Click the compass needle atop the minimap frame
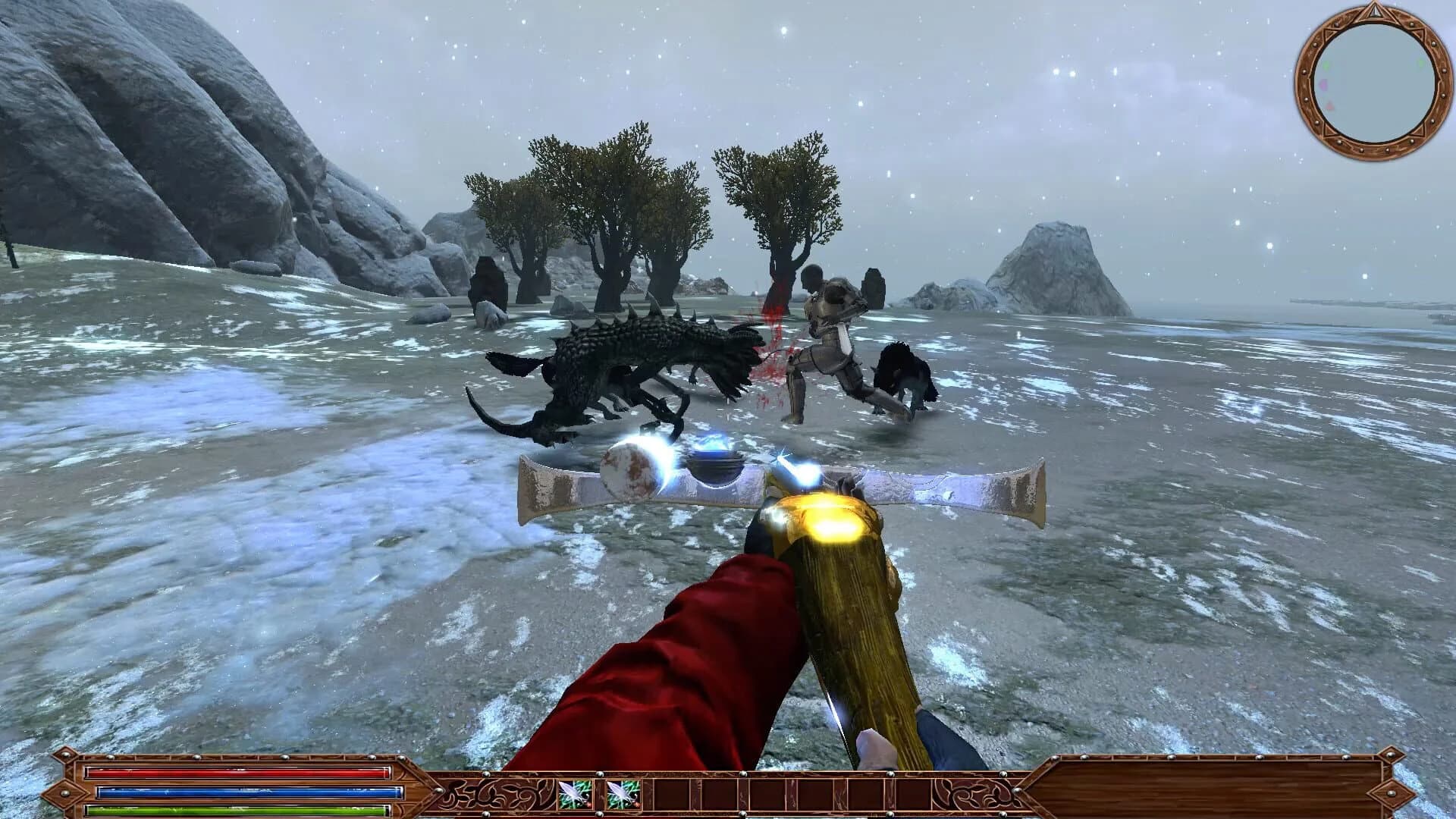This screenshot has width=1456, height=819. click(1374, 11)
